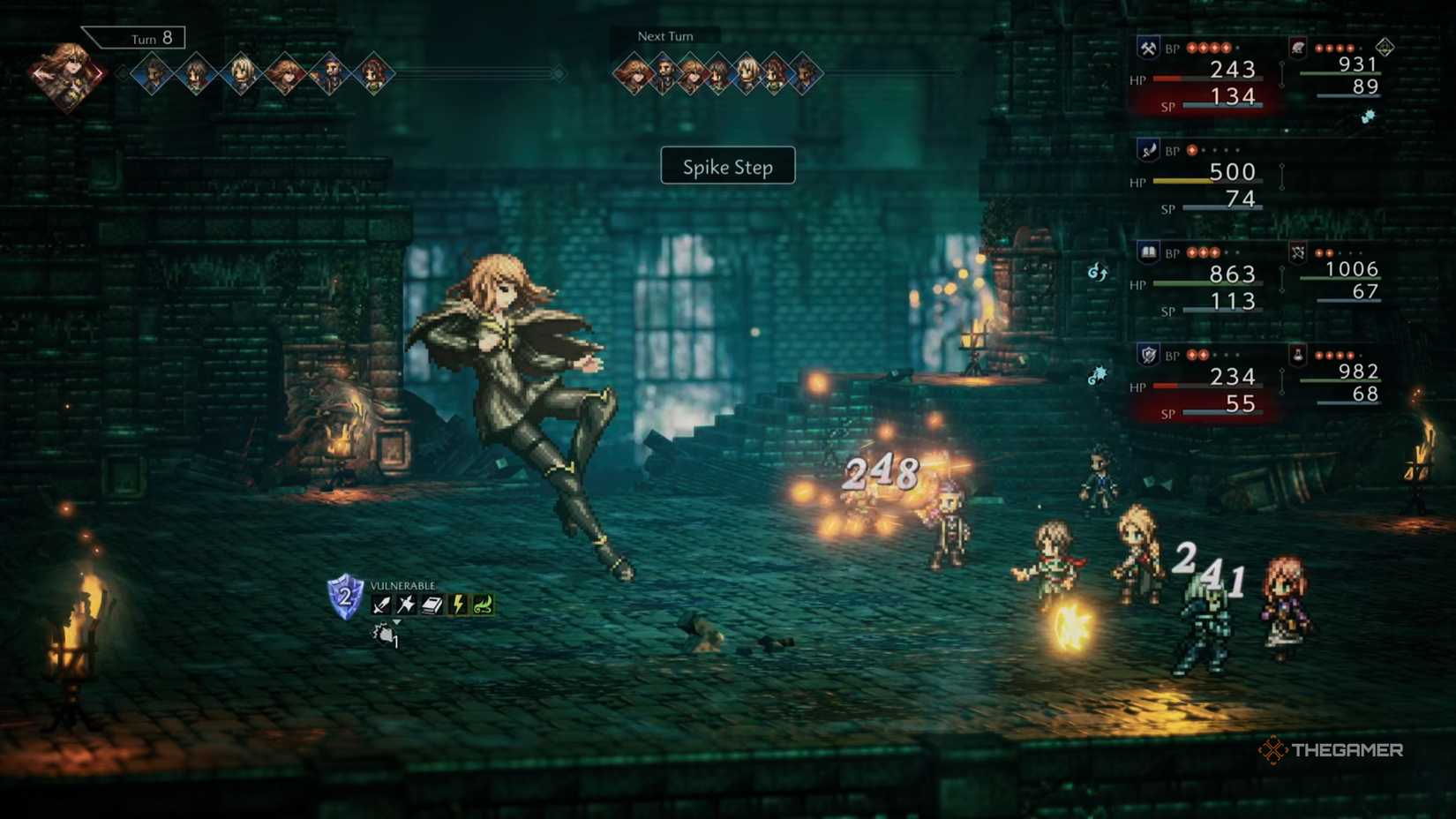This screenshot has height=819, width=1456.
Task: Toggle the first BP pip of the top character
Action: pyautogui.click(x=1192, y=48)
